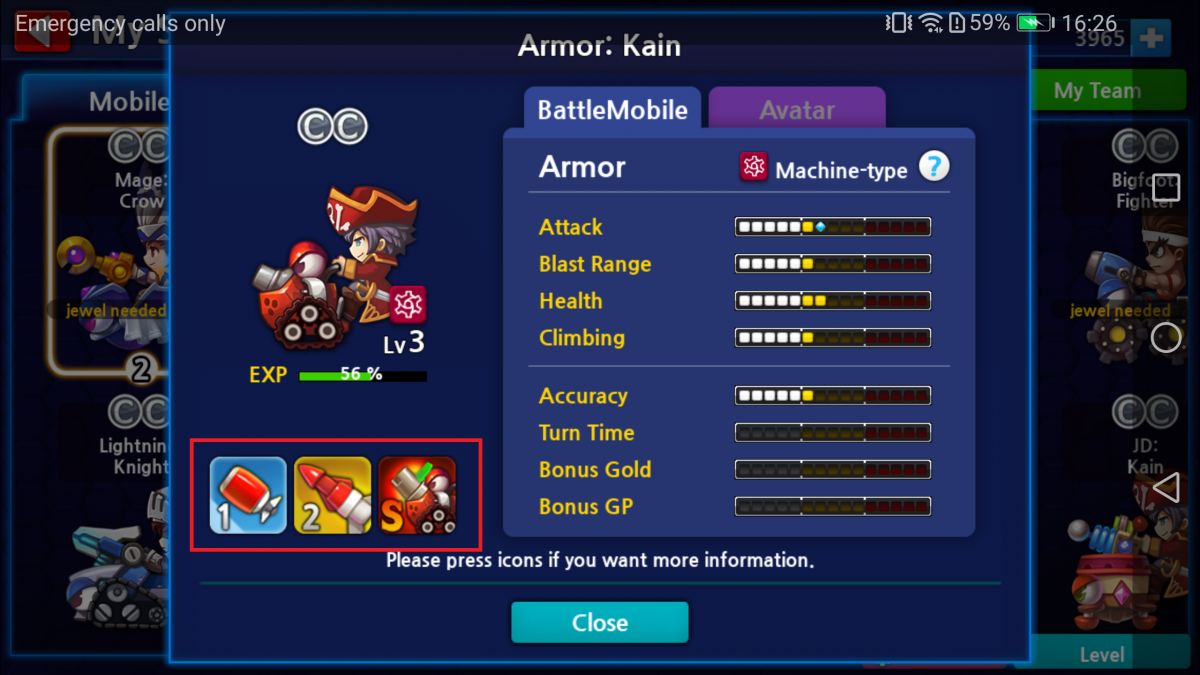Screen dimensions: 1200x675
Task: Show info for shot 1 red missile
Action: click(x=248, y=495)
